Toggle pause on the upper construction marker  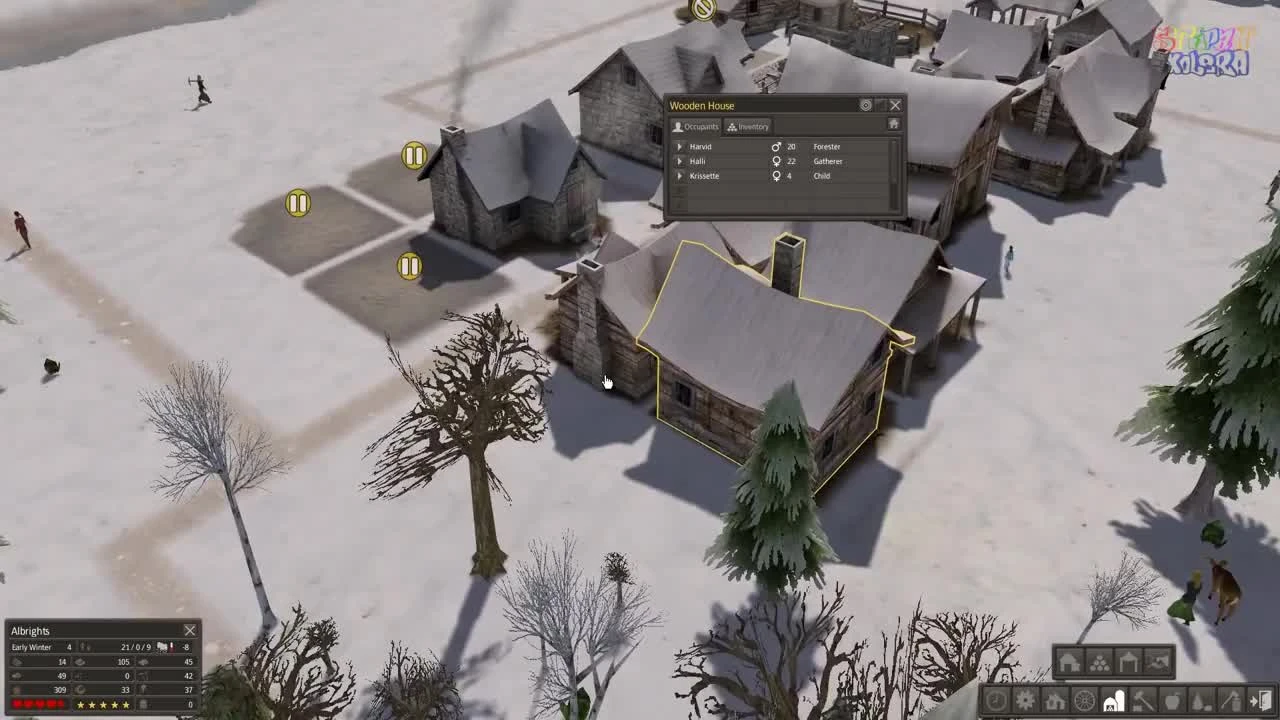coord(412,156)
